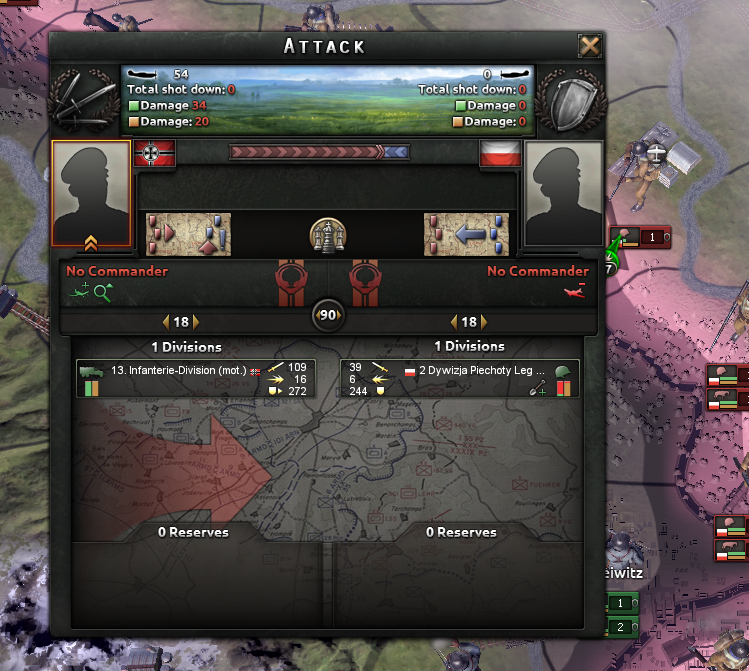Close the Attack combat window

590,46
